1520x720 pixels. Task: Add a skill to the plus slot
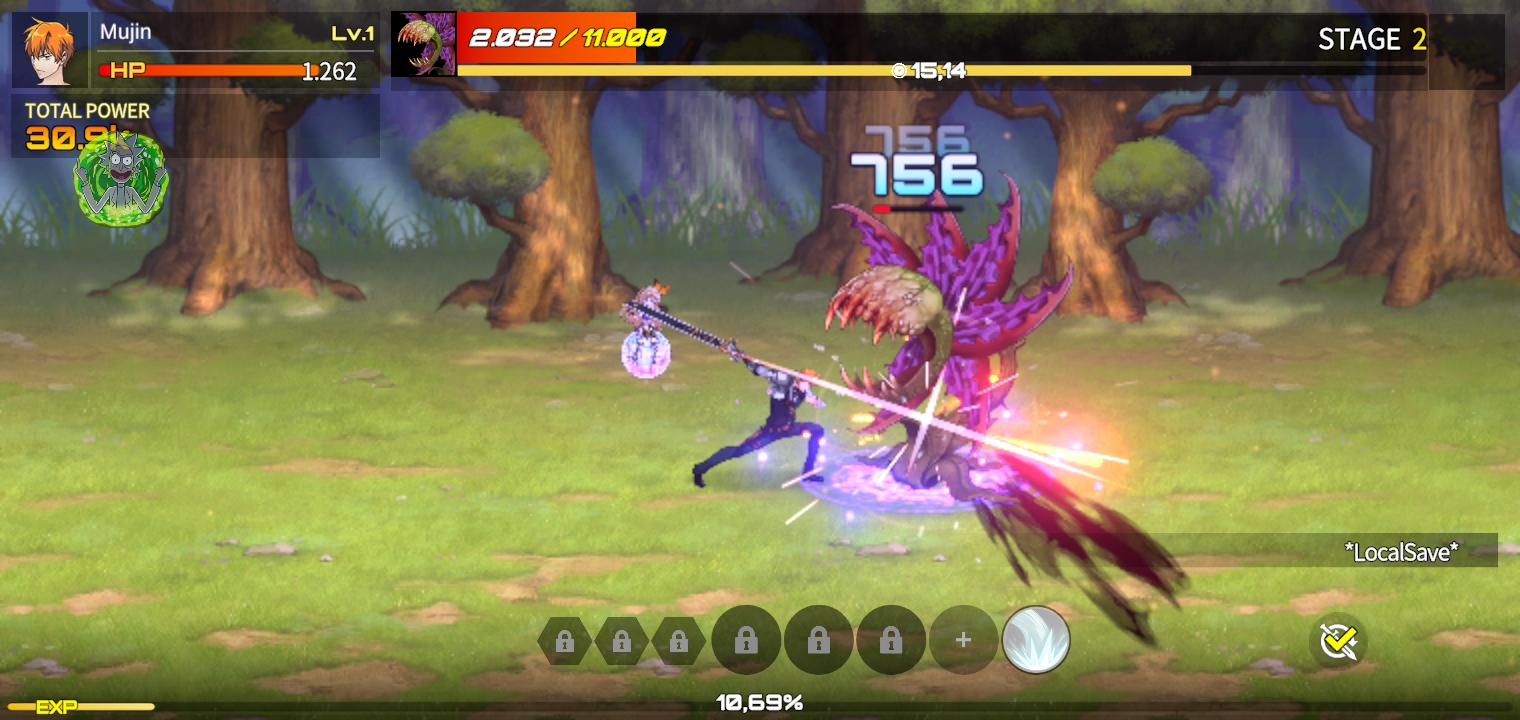pyautogui.click(x=963, y=640)
